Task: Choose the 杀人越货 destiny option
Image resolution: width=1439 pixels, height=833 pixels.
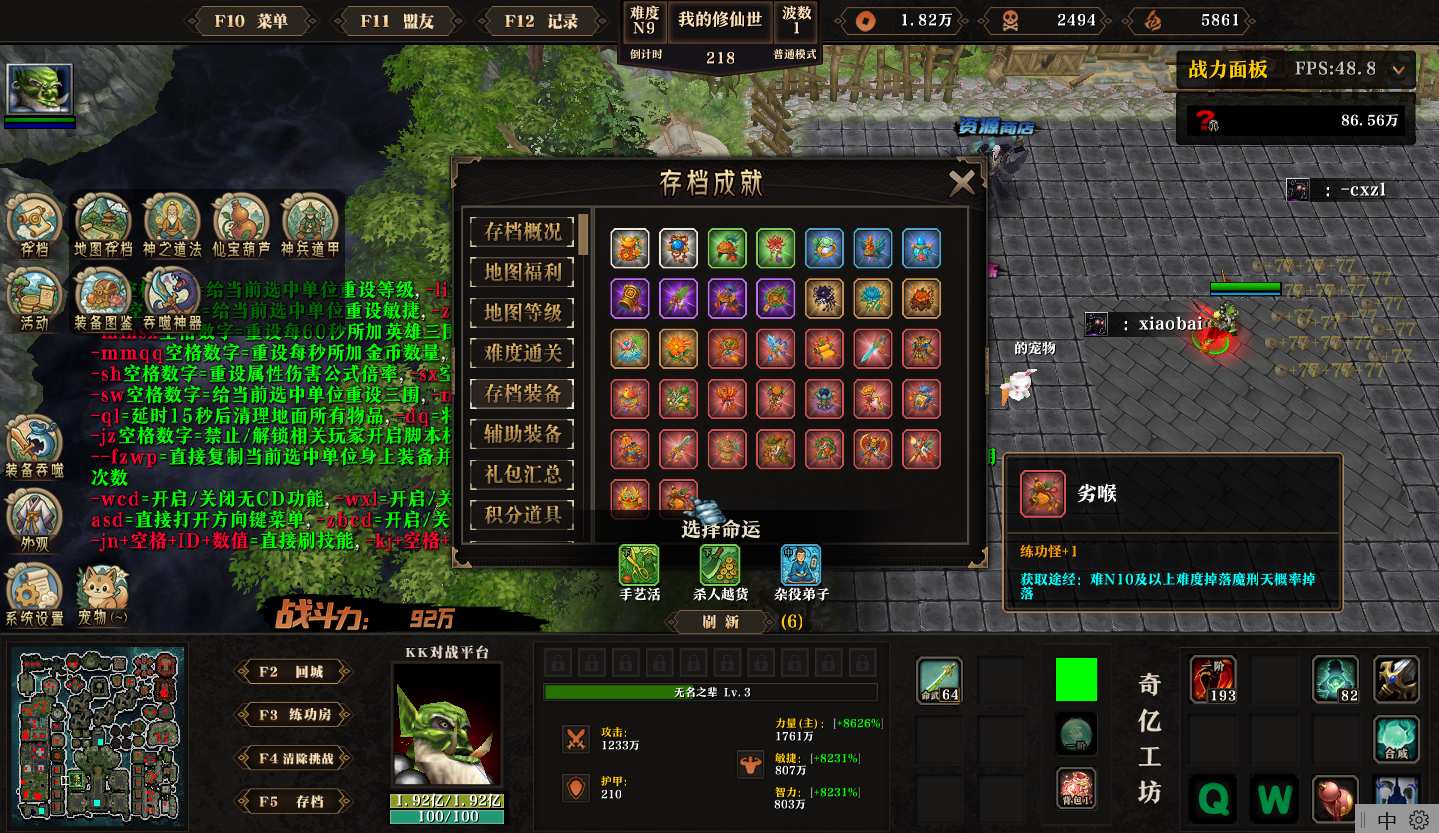Action: [720, 566]
